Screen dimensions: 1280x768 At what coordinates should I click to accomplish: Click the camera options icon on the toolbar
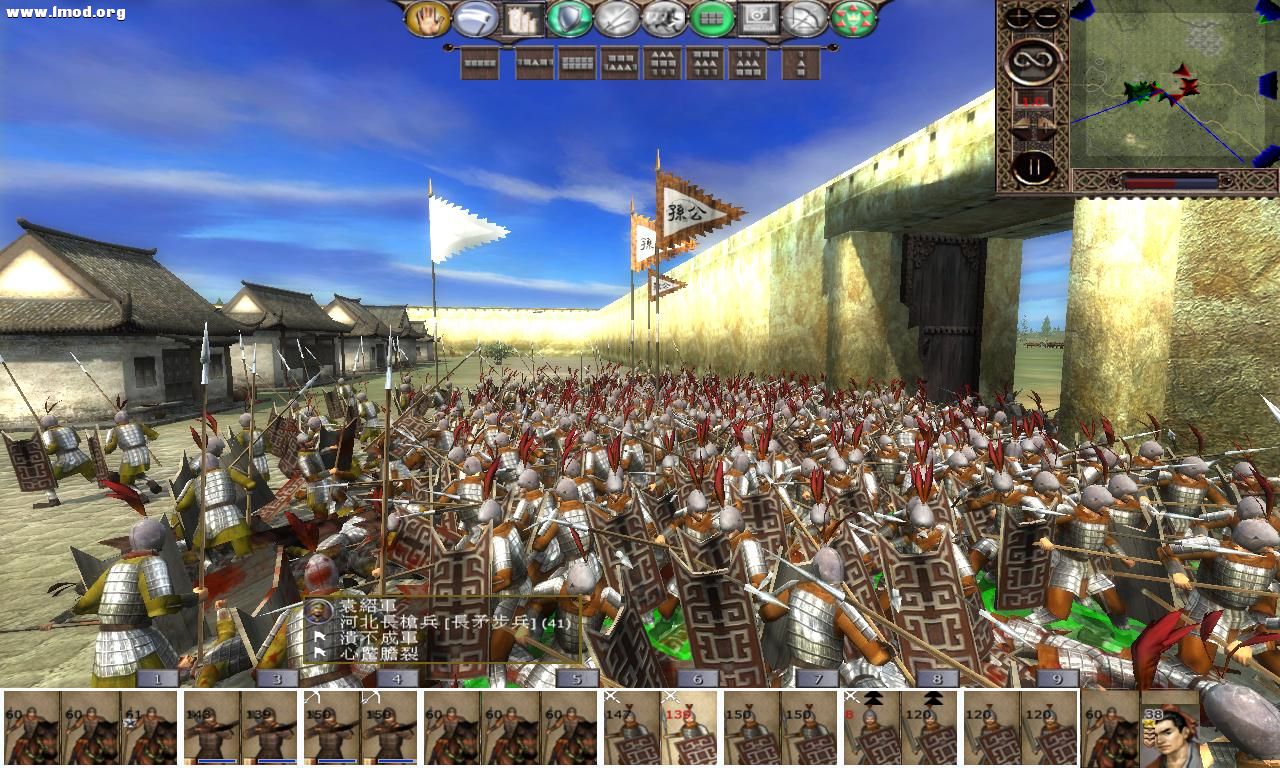[757, 17]
